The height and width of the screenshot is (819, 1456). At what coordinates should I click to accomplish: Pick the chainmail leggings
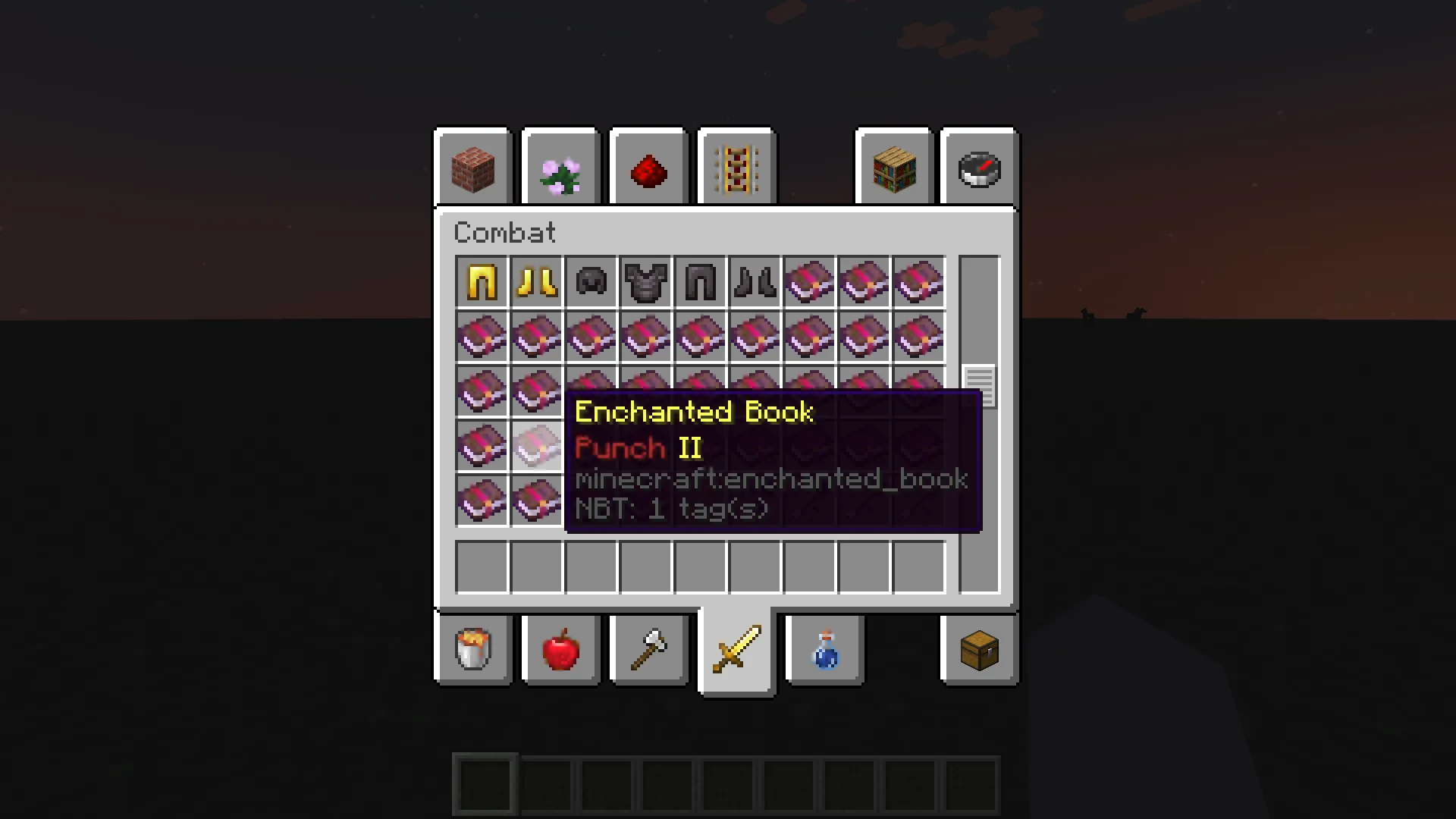(x=701, y=282)
